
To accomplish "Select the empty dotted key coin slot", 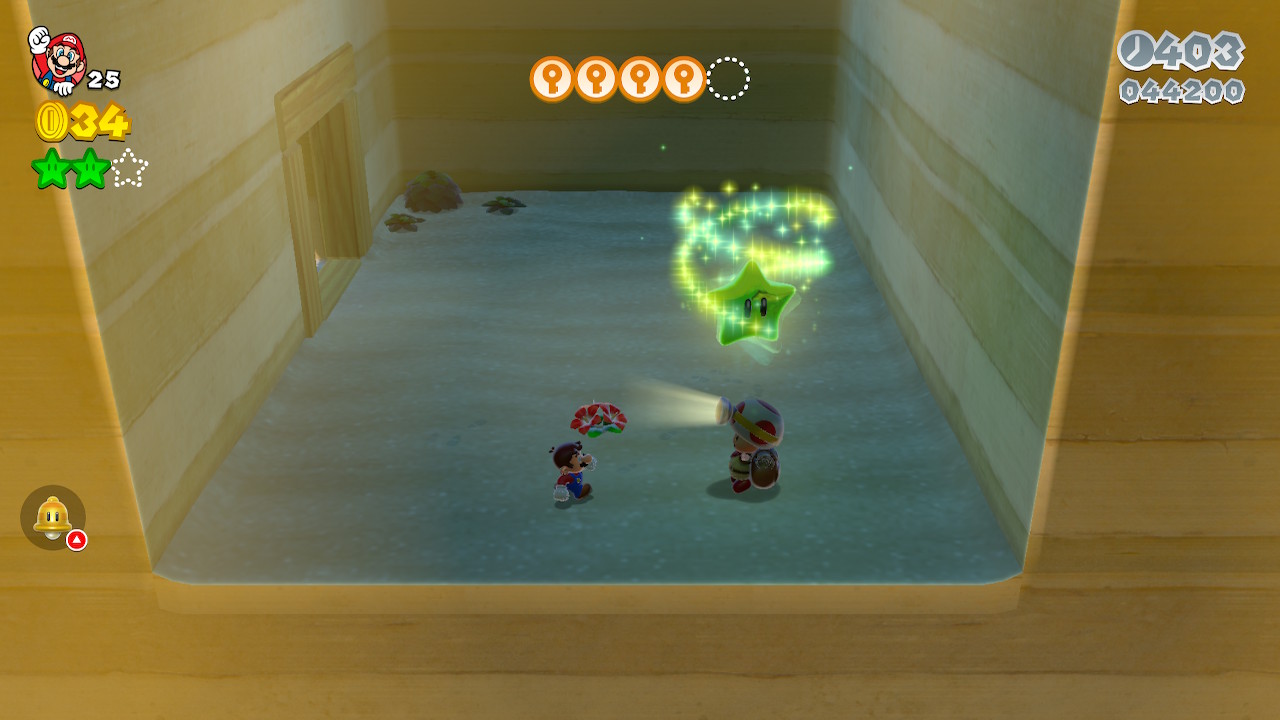I will click(728, 79).
